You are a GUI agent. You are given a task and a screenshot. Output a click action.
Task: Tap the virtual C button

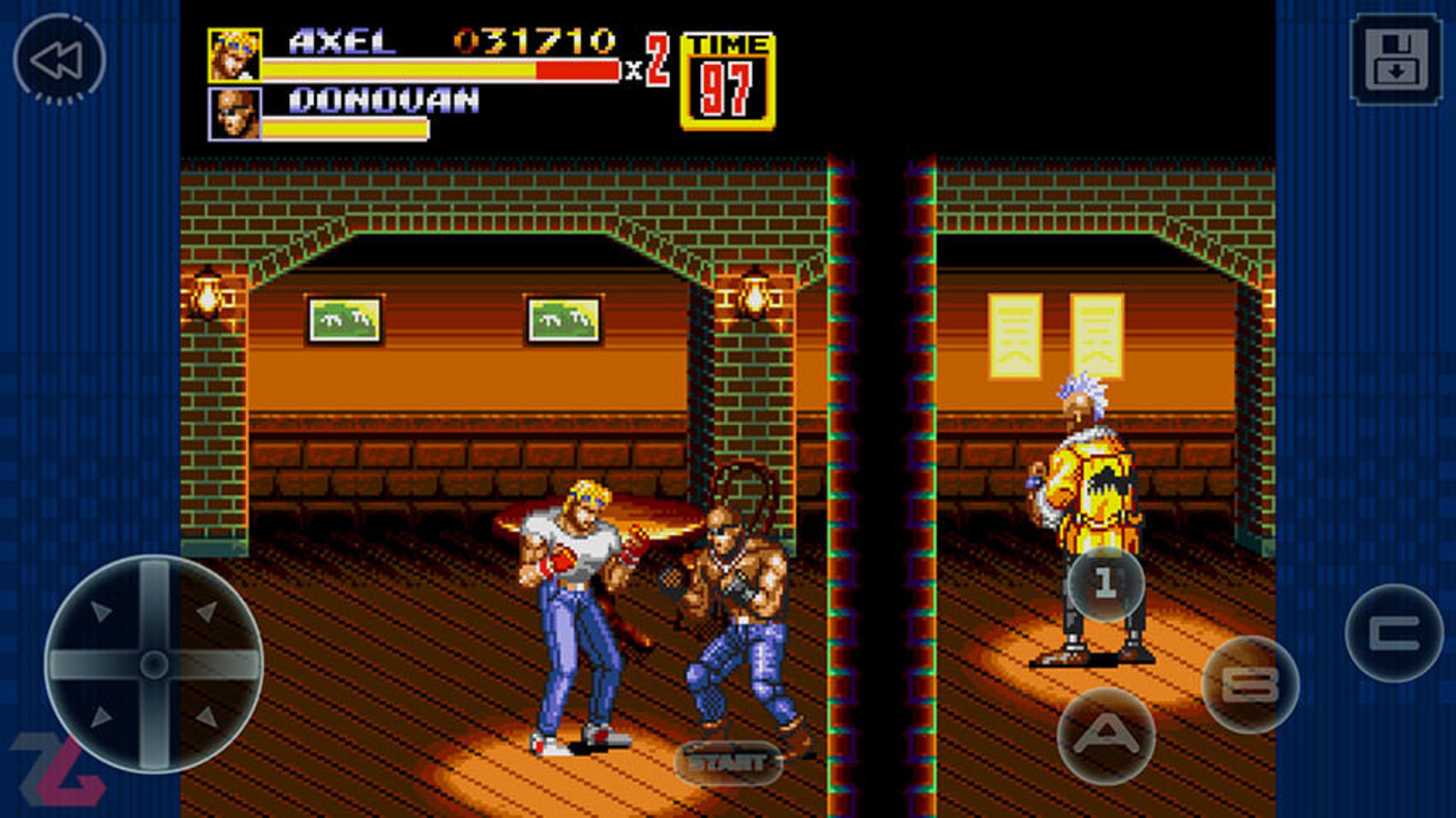[1394, 633]
